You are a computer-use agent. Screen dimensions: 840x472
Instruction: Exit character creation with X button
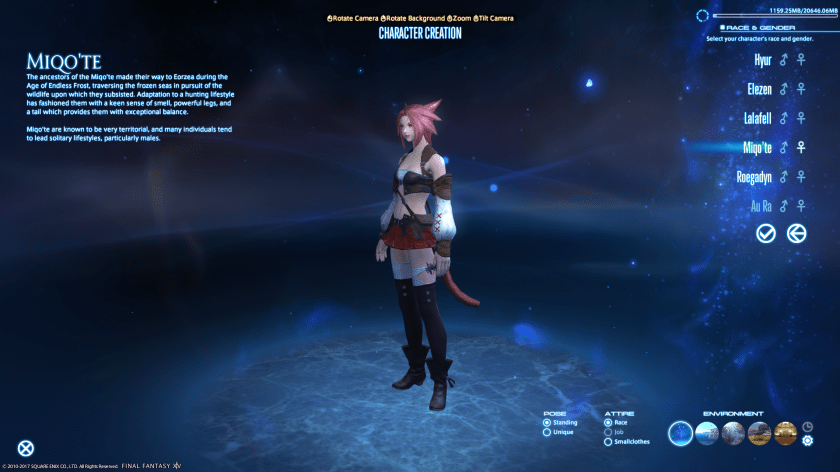coord(25,449)
